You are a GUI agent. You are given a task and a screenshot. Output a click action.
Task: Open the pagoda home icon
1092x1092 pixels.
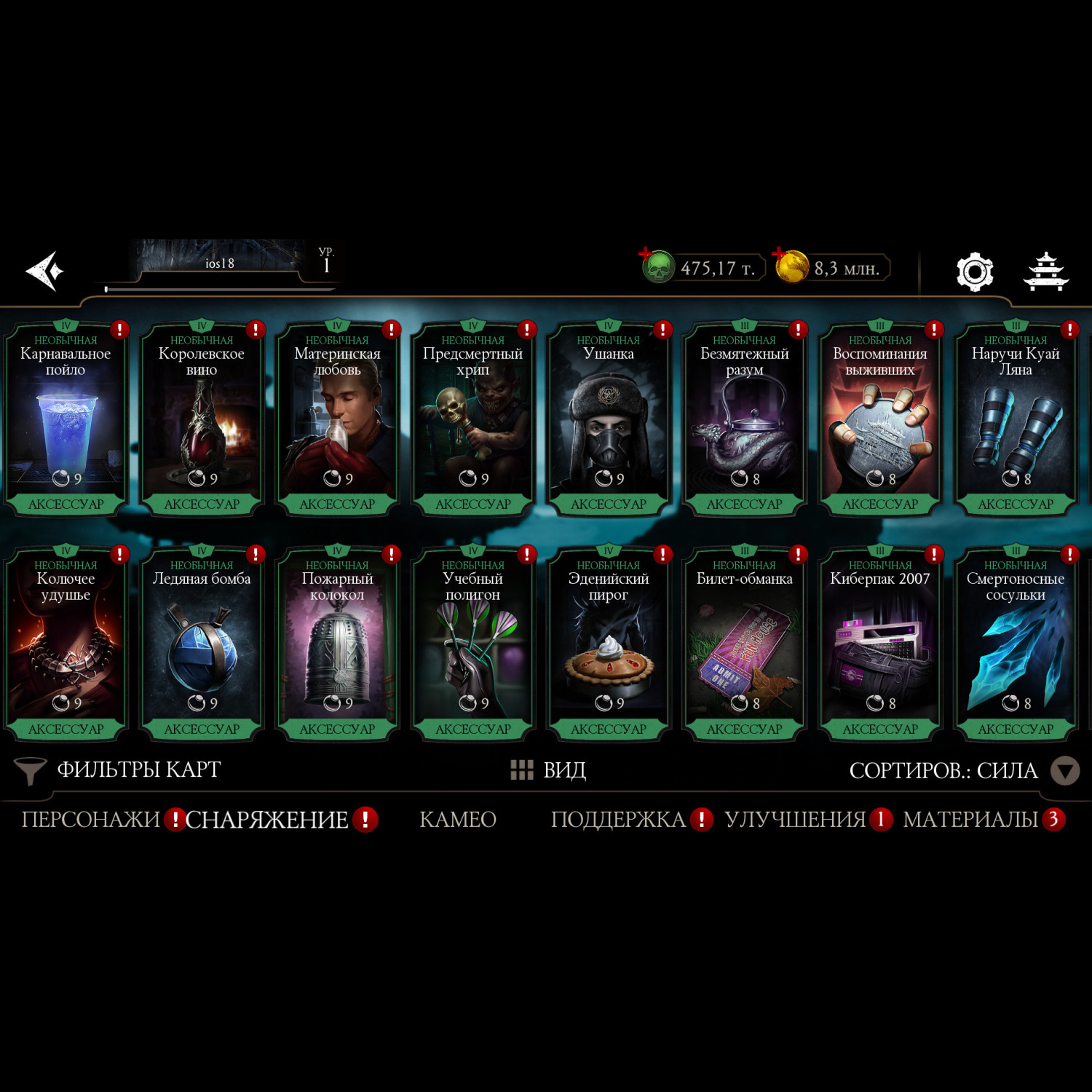1045,272
